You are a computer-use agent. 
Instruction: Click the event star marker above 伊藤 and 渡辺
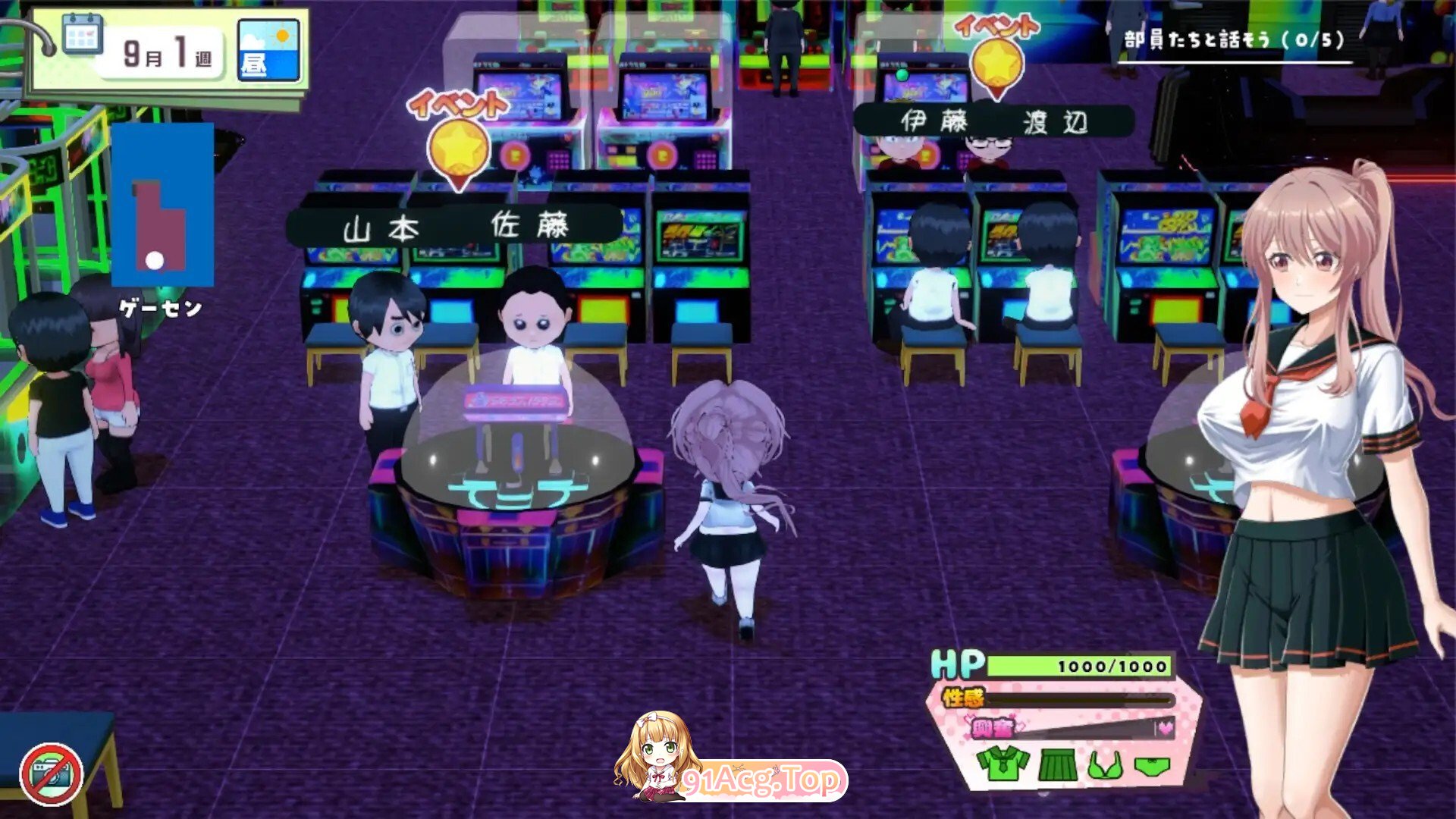996,64
